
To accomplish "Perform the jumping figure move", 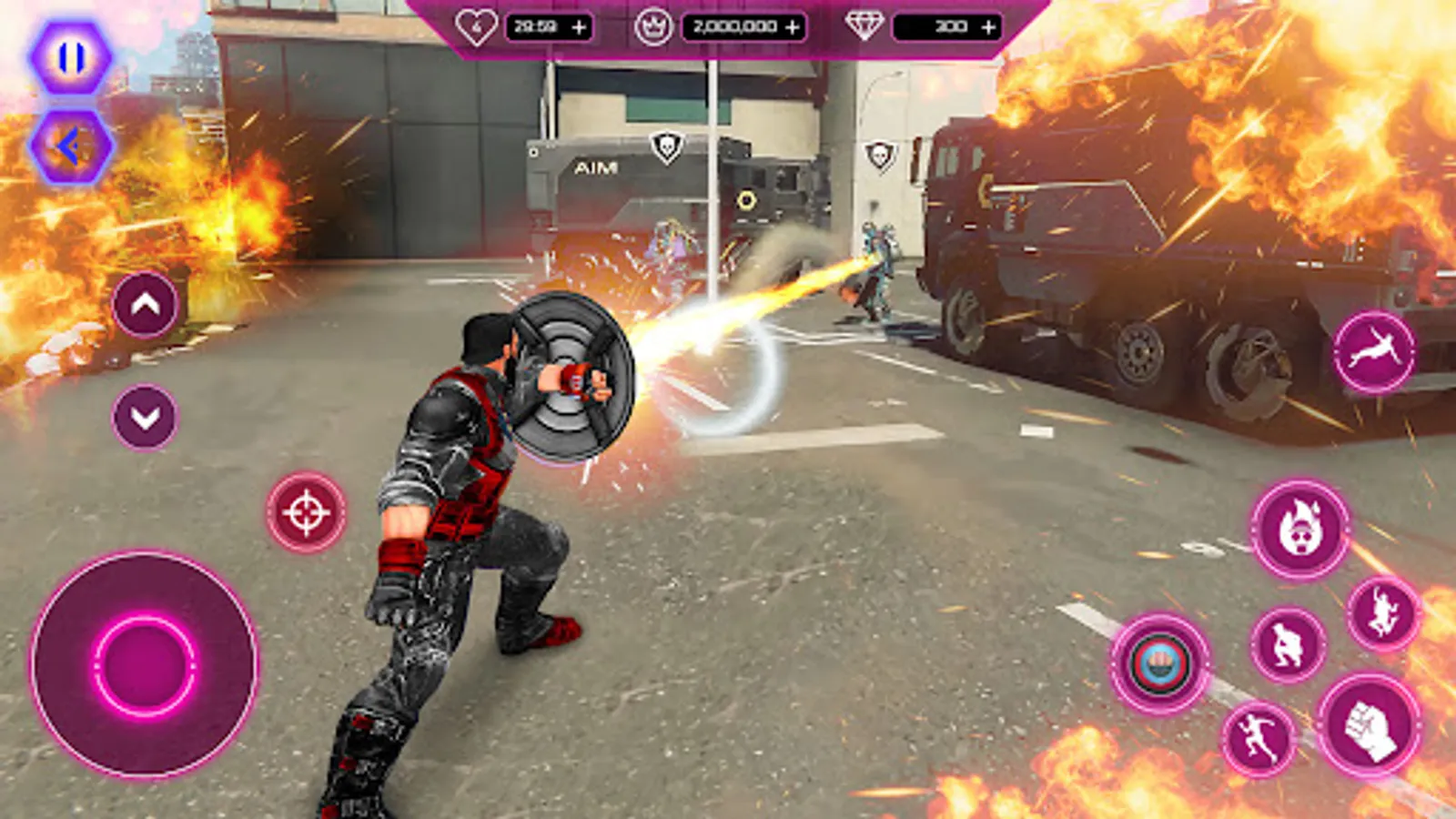I will (1383, 614).
